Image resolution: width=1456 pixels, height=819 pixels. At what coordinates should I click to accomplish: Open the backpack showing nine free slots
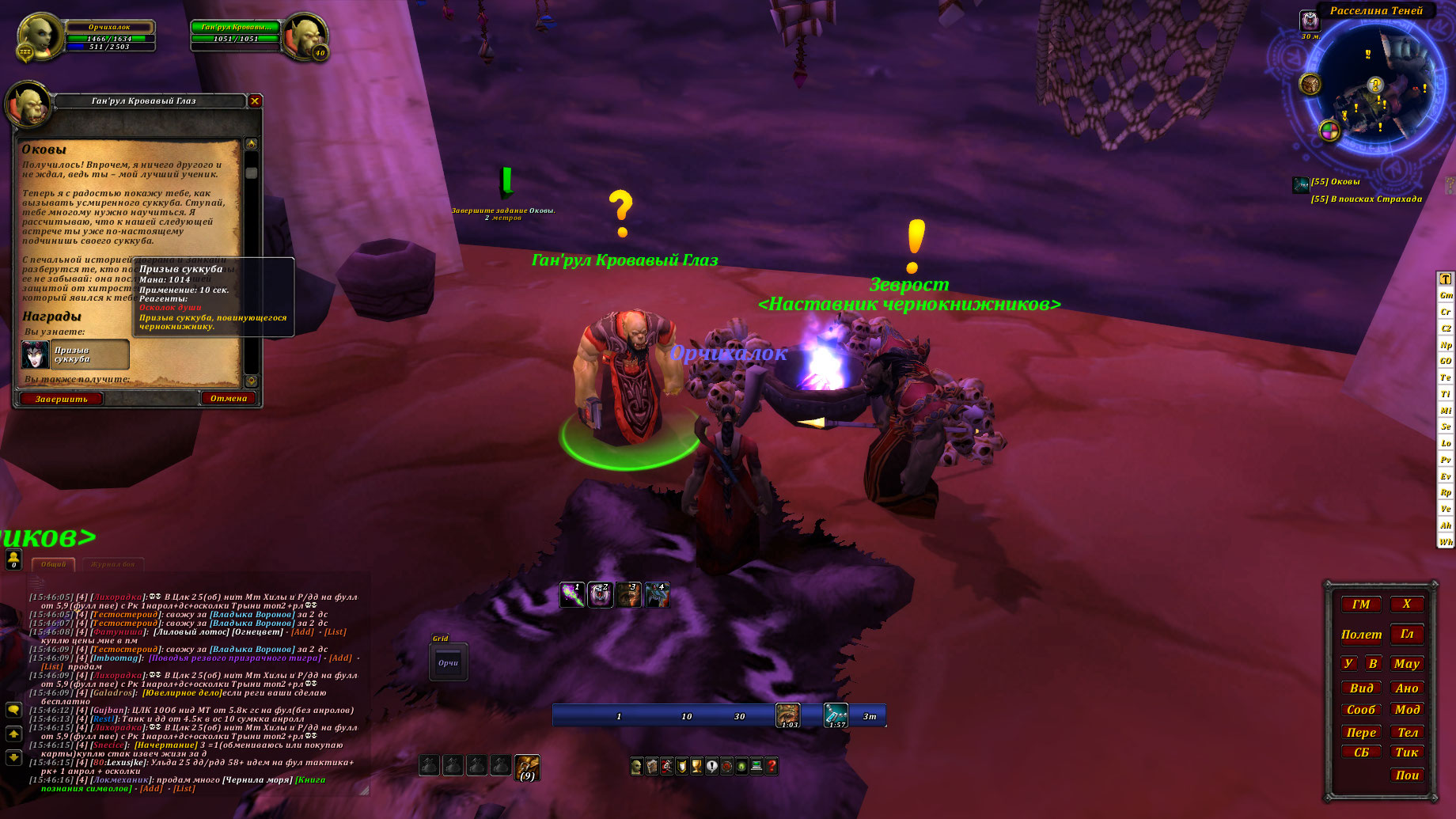pos(527,767)
